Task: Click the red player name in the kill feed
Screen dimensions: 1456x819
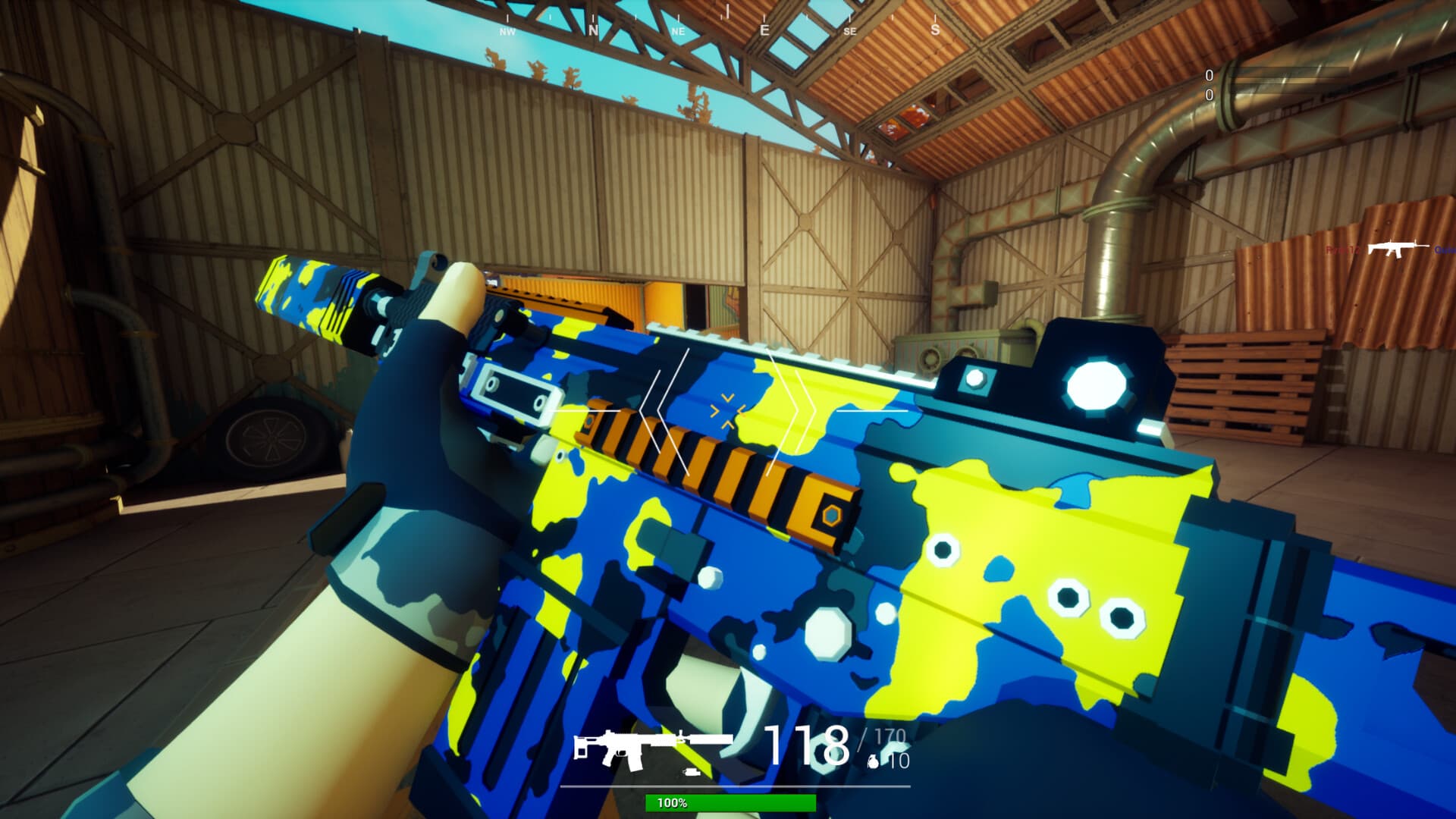Action: pyautogui.click(x=1342, y=250)
